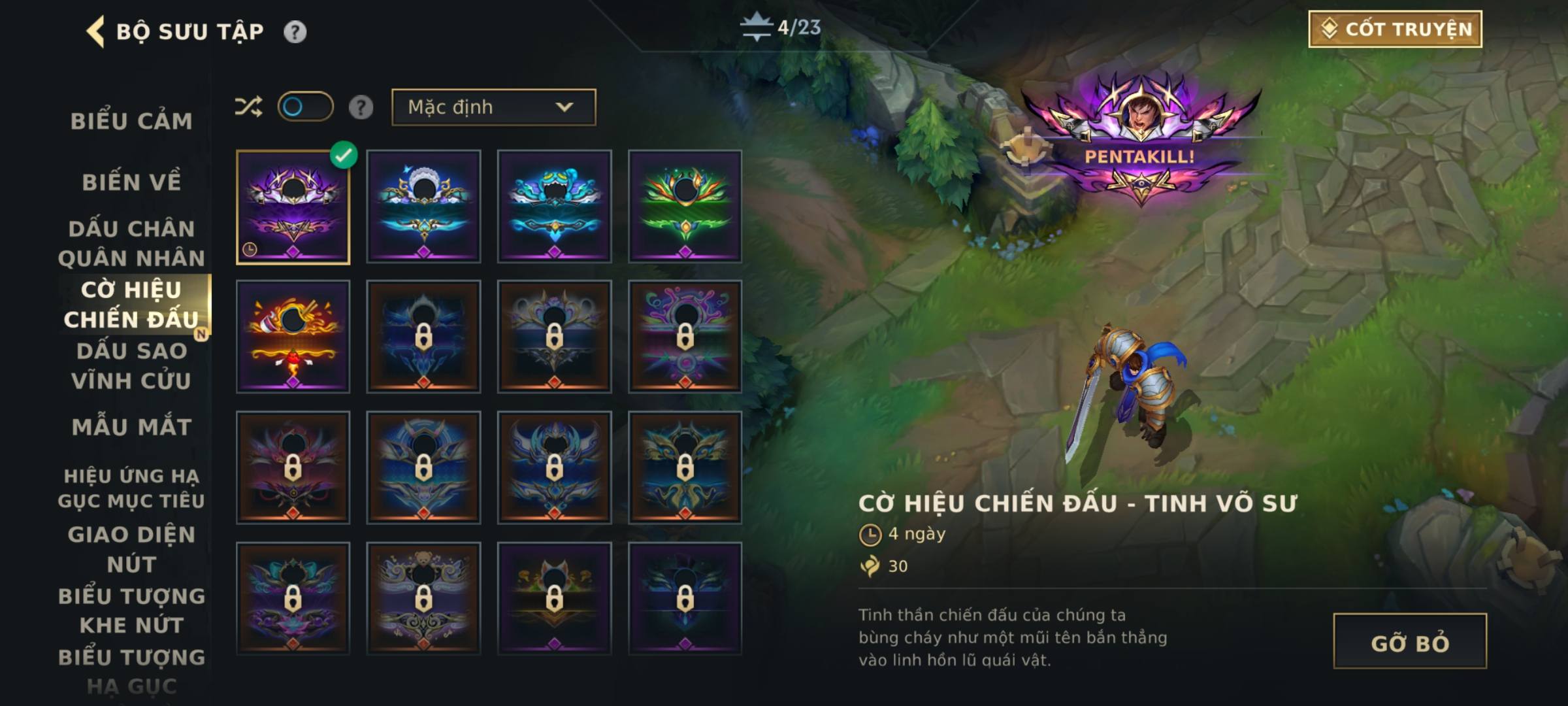Toggle the random shuffle switch

[x=305, y=107]
